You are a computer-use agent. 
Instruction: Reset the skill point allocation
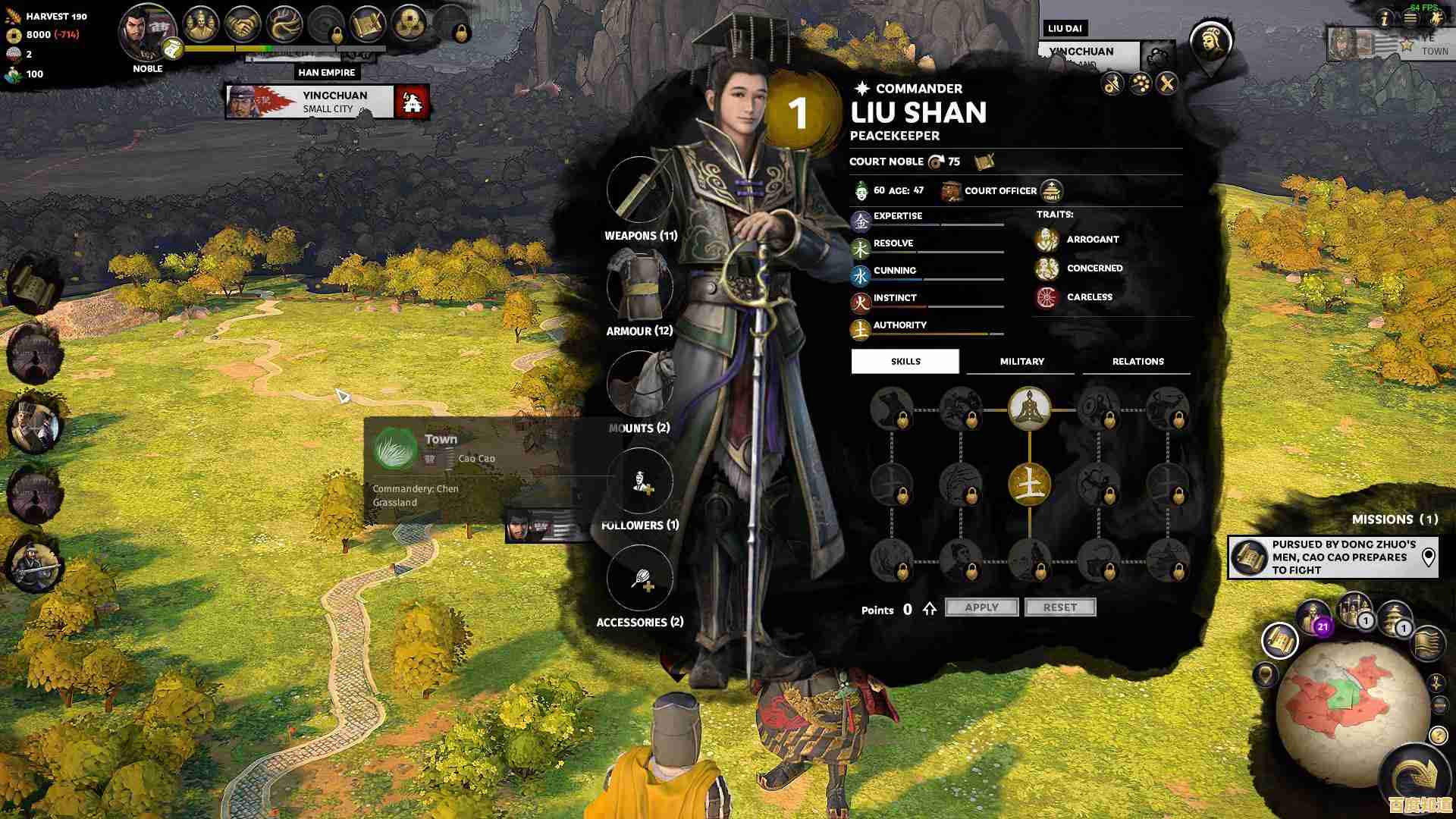click(1059, 607)
